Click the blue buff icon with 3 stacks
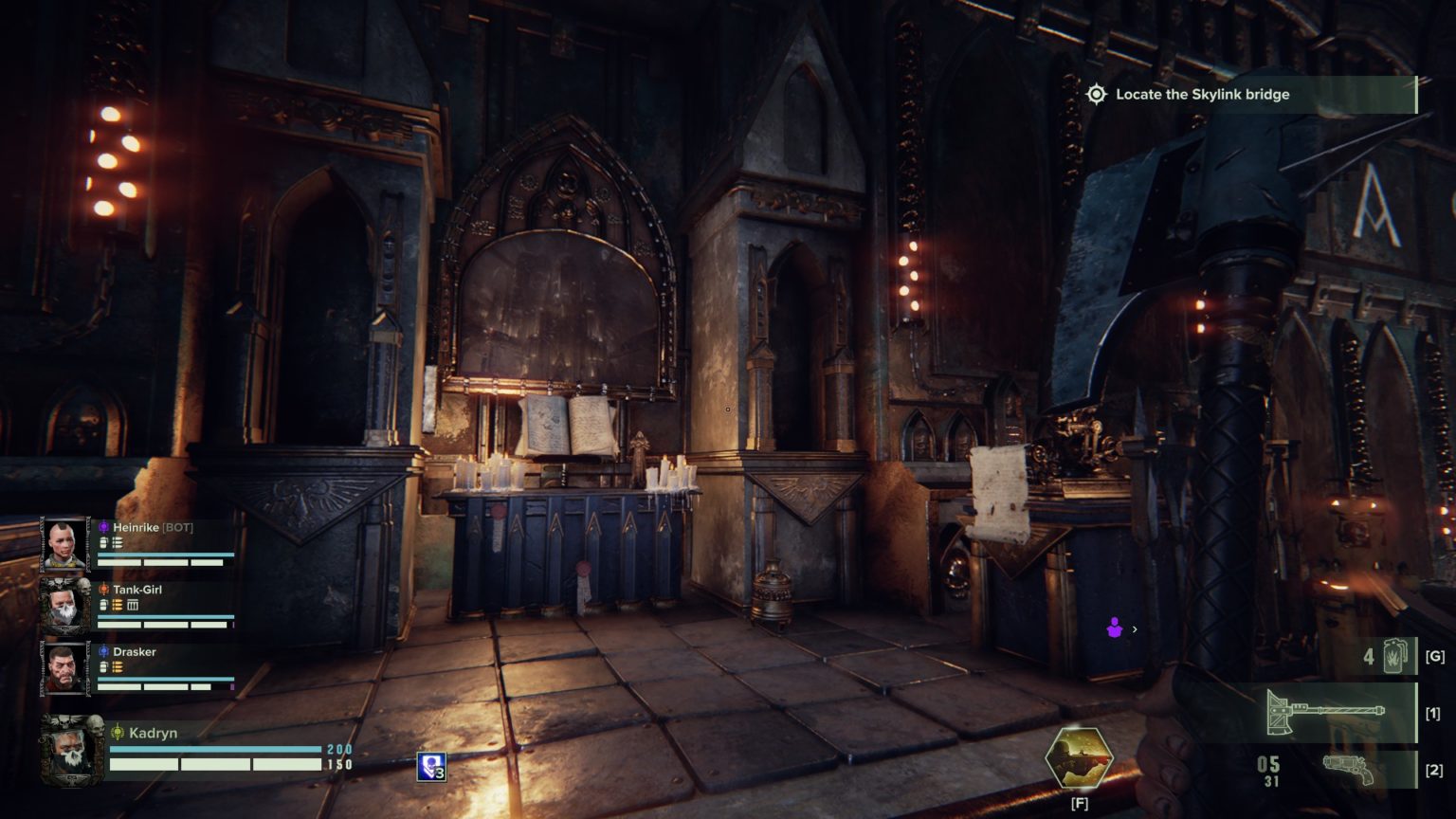 (430, 767)
